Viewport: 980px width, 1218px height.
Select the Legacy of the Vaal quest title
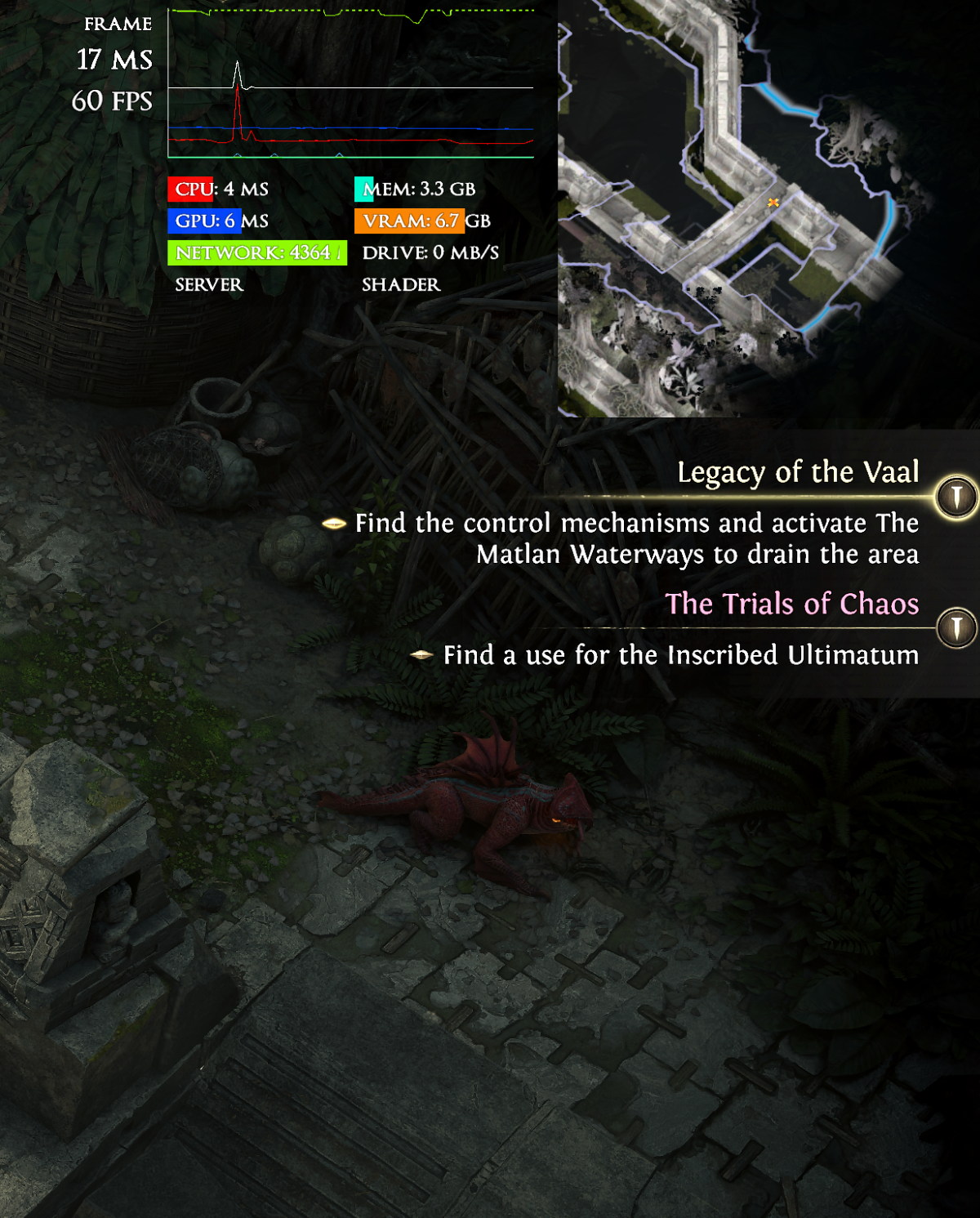tap(798, 472)
